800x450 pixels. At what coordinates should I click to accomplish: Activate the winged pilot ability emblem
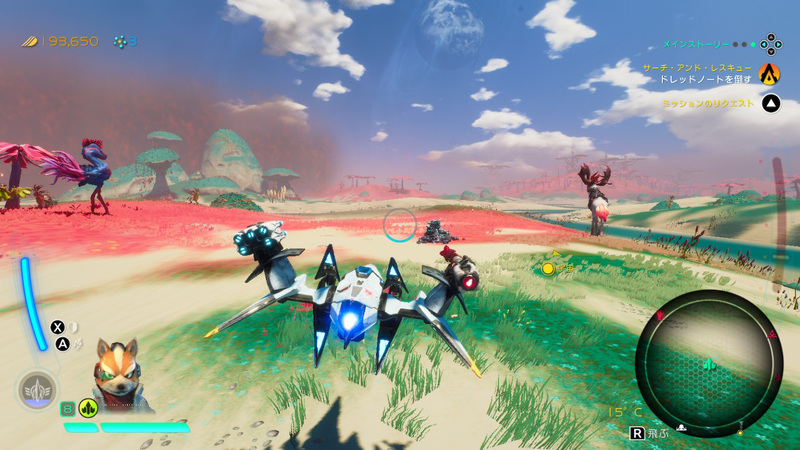click(x=37, y=389)
